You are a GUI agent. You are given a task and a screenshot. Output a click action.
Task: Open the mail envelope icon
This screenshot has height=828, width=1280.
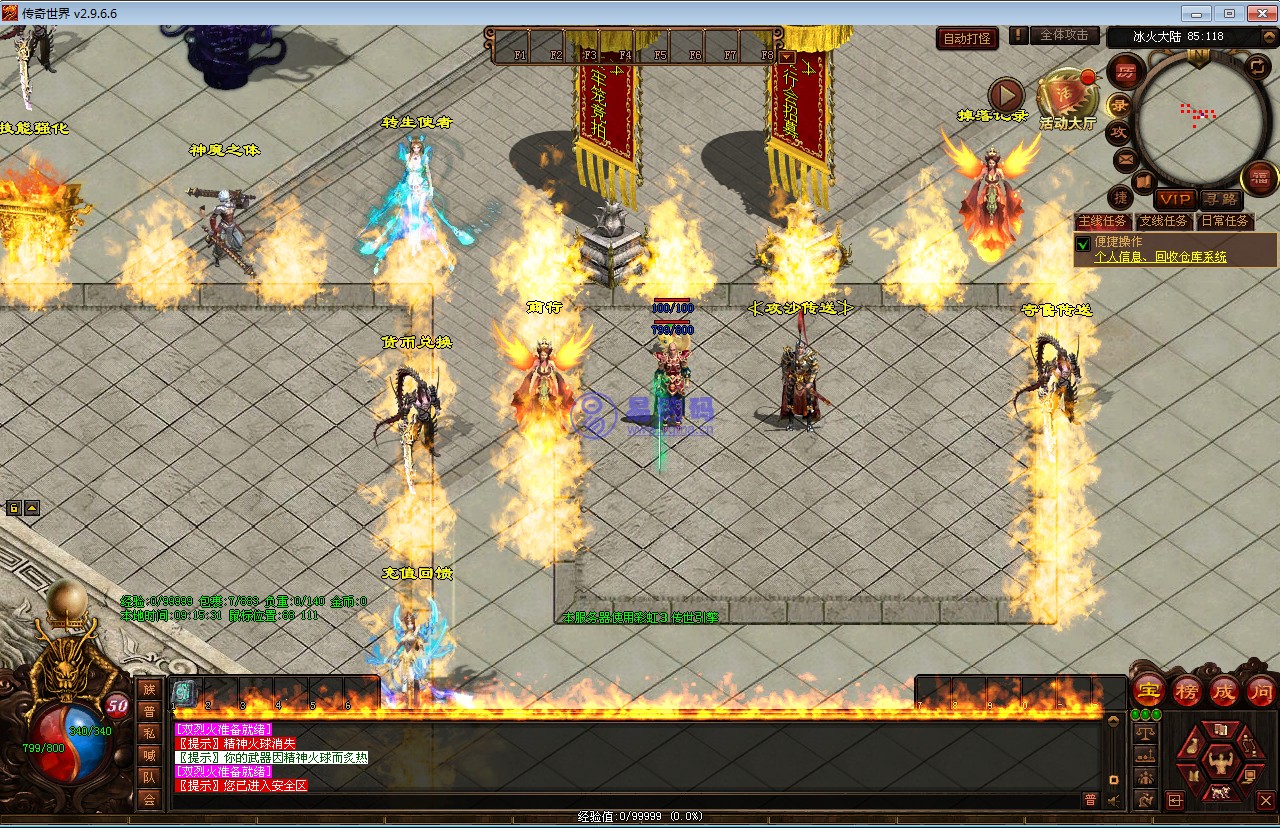pos(1125,159)
